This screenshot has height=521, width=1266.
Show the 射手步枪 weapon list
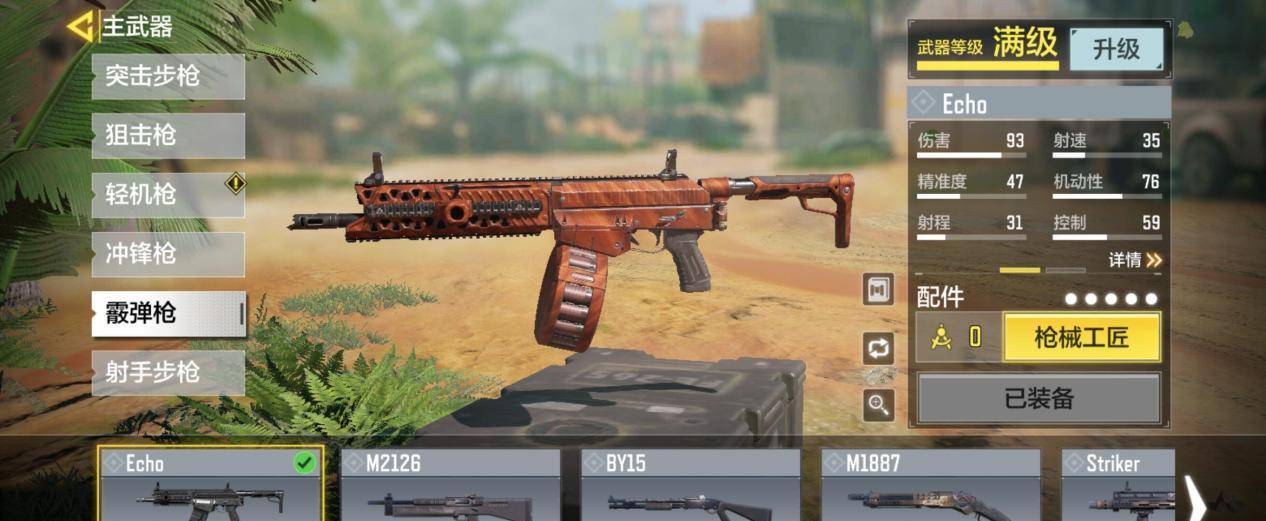coord(168,372)
